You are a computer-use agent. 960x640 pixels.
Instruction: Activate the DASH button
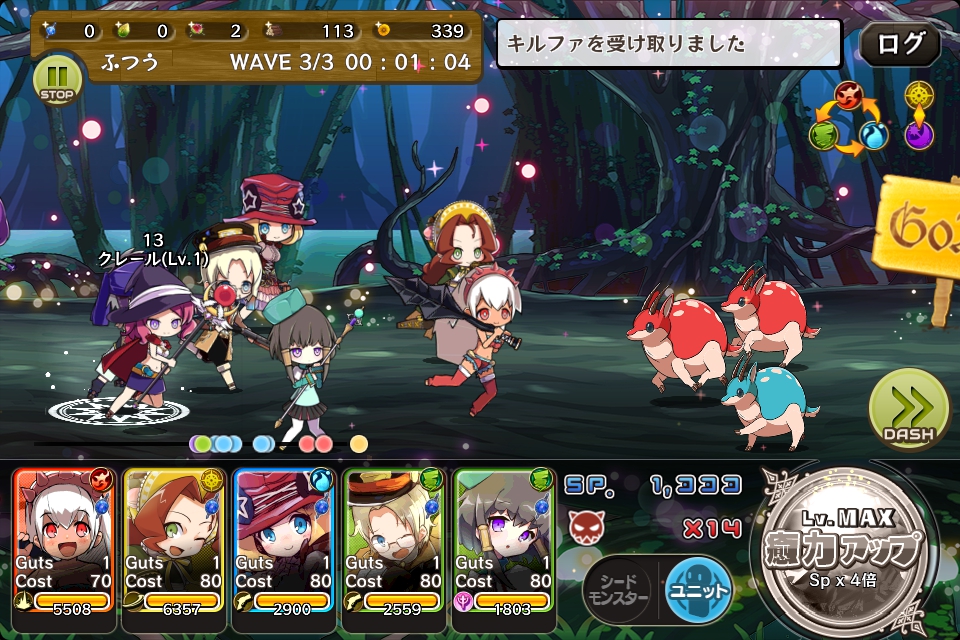(908, 411)
